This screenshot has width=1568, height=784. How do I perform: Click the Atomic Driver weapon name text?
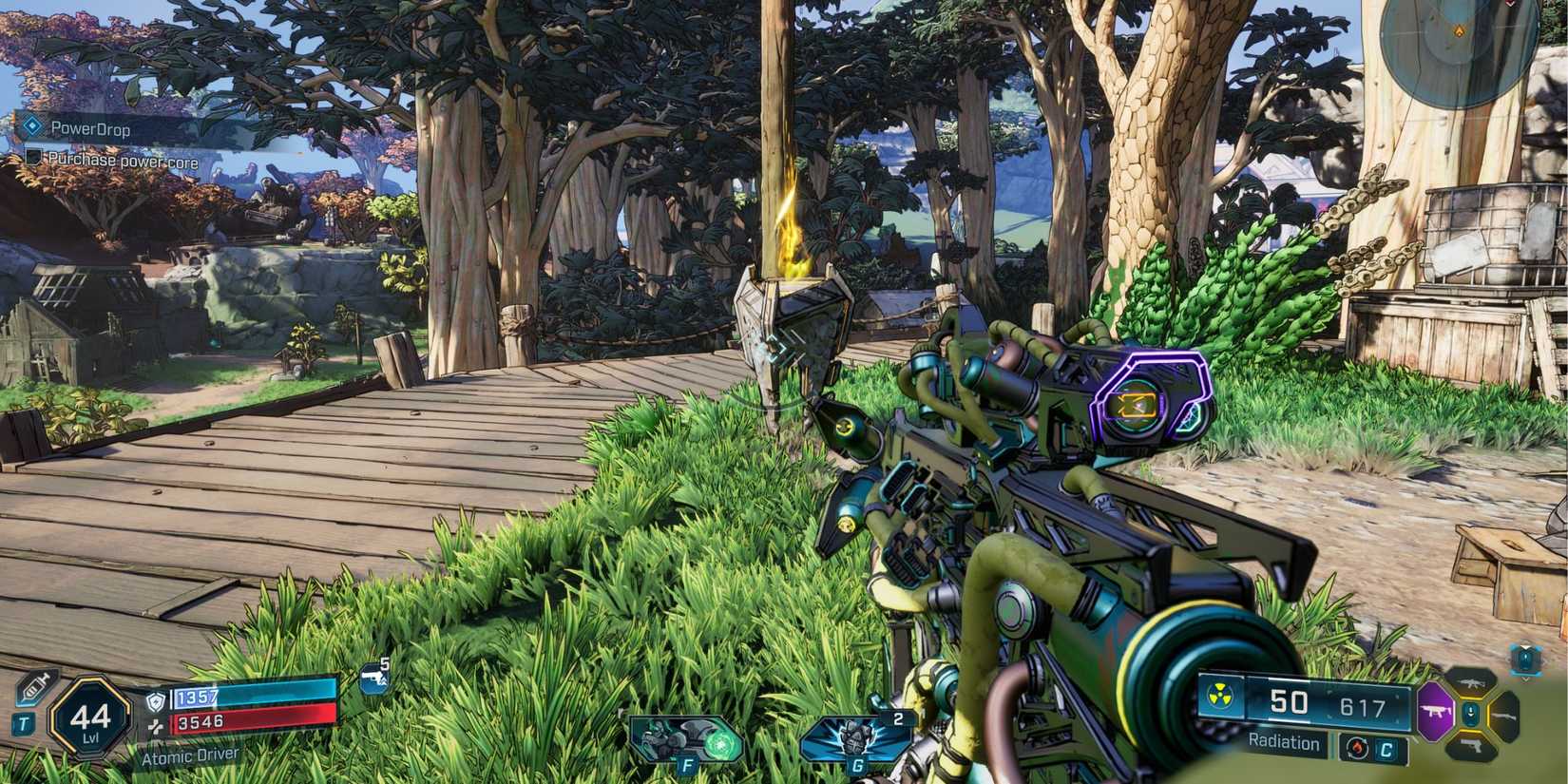[x=190, y=755]
